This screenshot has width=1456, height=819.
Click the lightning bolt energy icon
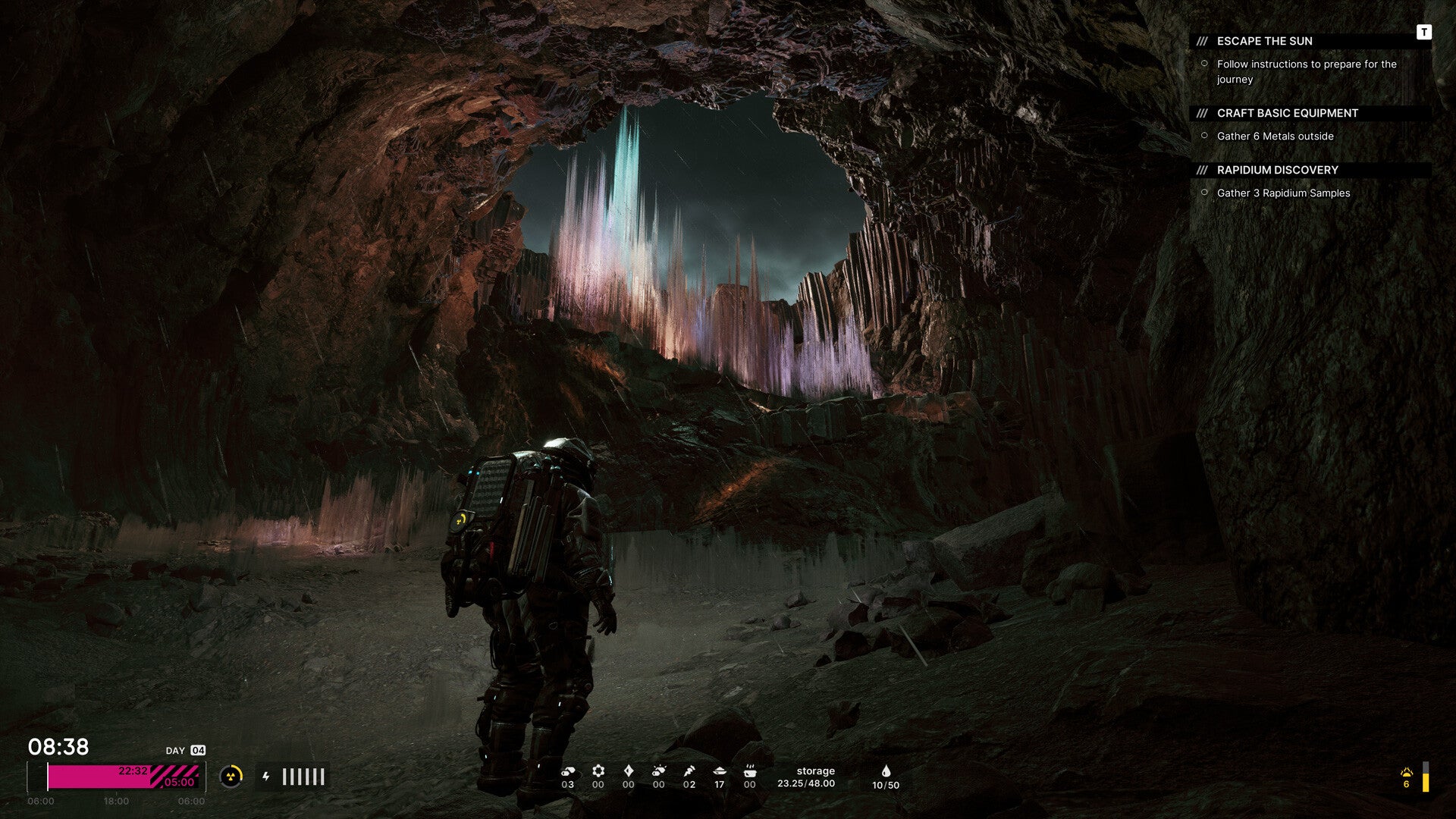pyautogui.click(x=266, y=776)
